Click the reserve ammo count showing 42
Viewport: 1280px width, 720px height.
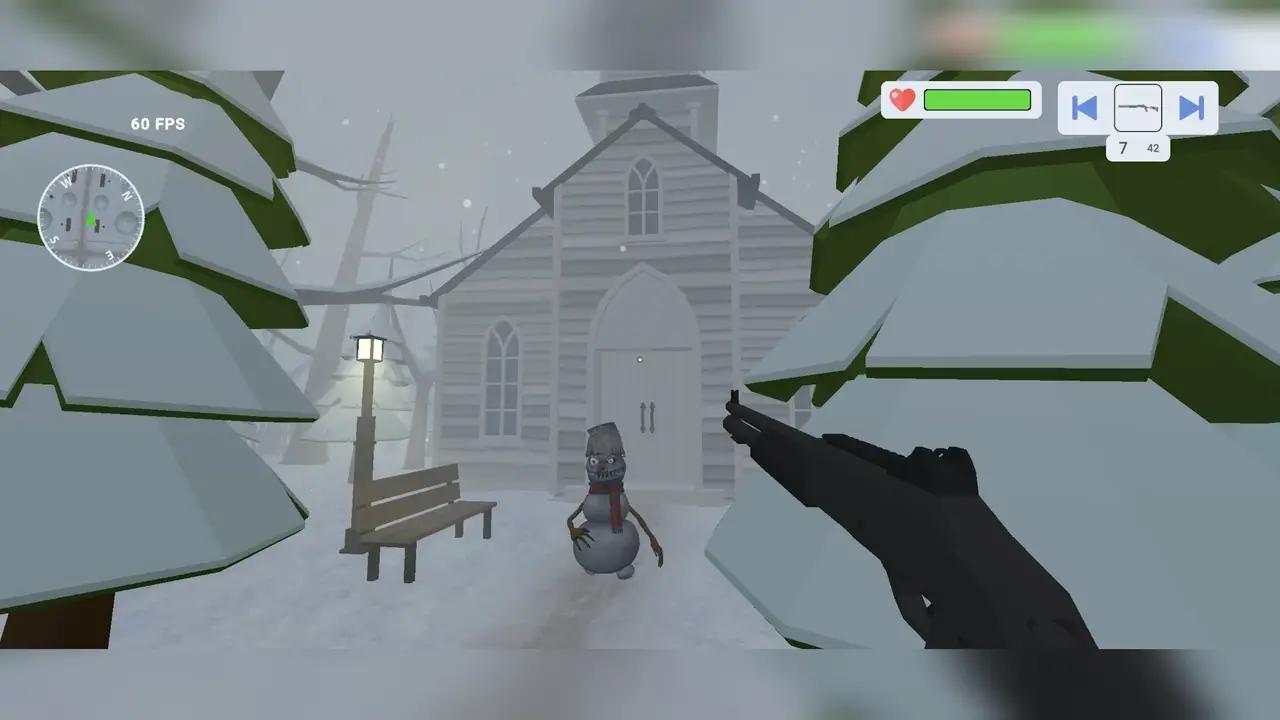click(x=1152, y=148)
